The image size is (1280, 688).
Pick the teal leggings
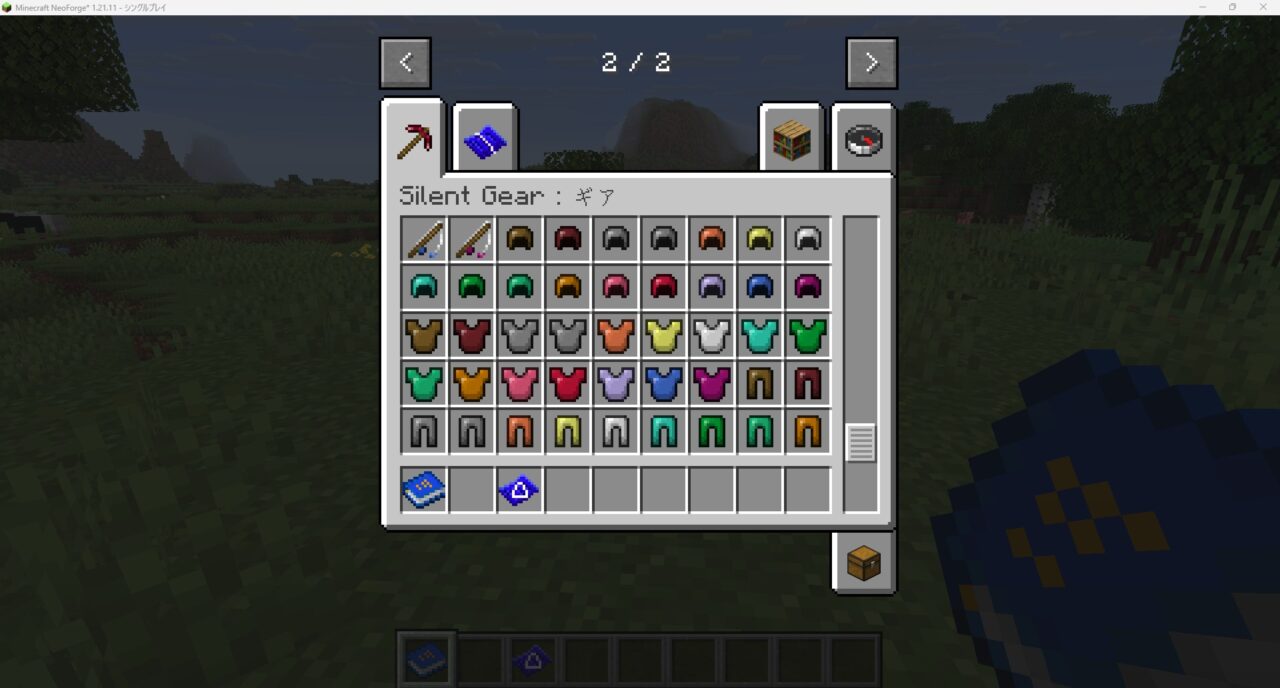(663, 431)
